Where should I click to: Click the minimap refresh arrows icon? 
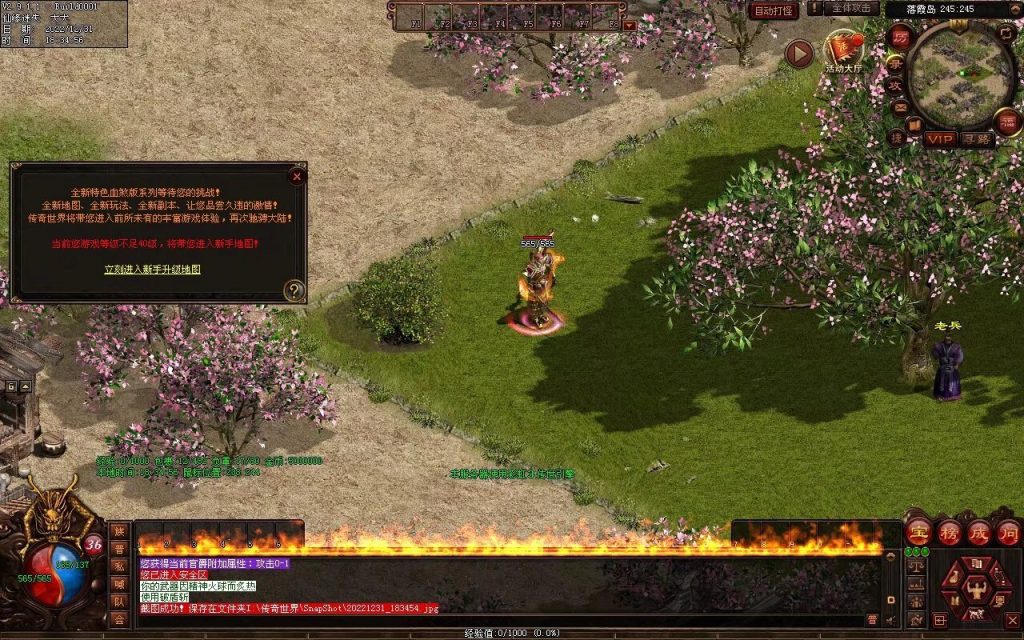tap(1007, 33)
